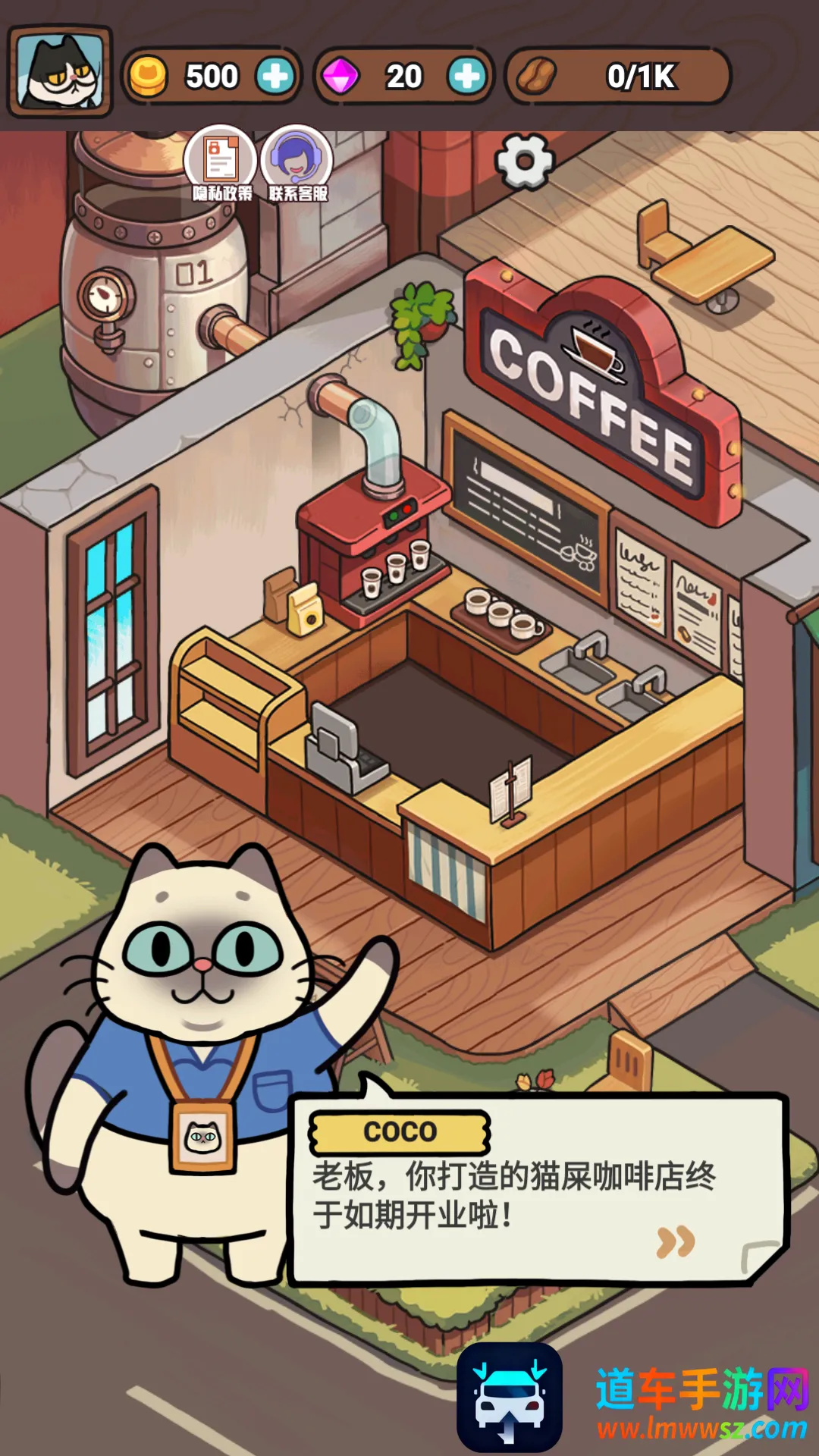Image resolution: width=819 pixels, height=1456 pixels.
Task: Open the gear settings menu
Action: coord(524,162)
